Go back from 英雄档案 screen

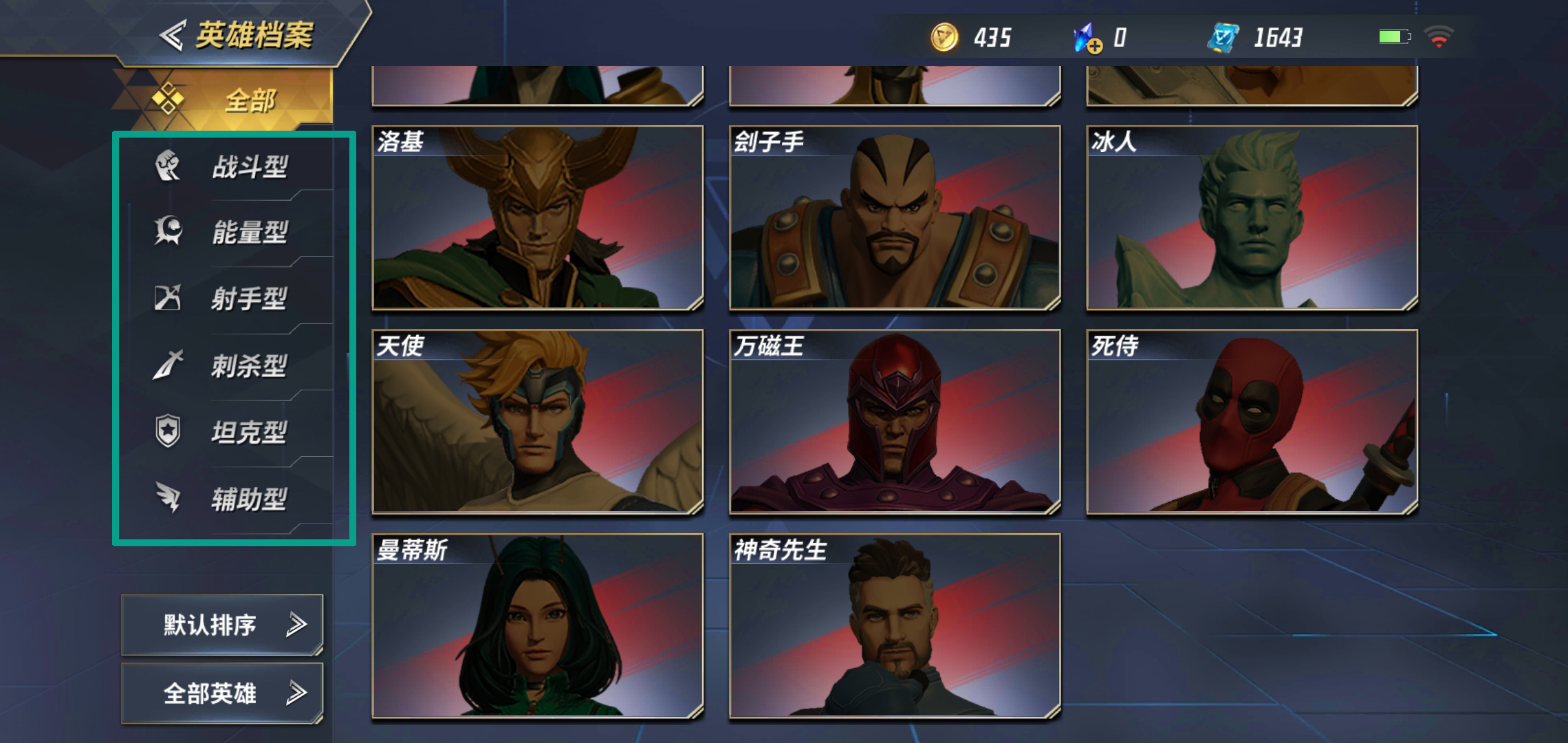172,35
